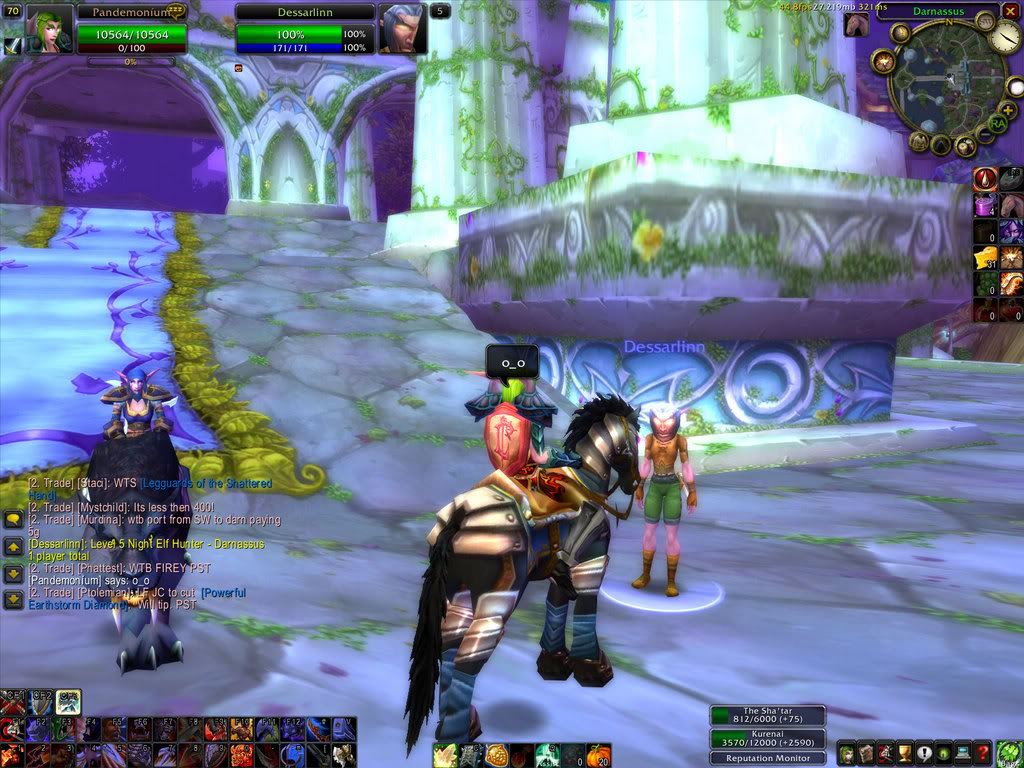Open the main menu computer icon
The image size is (1024, 768).
(x=963, y=754)
